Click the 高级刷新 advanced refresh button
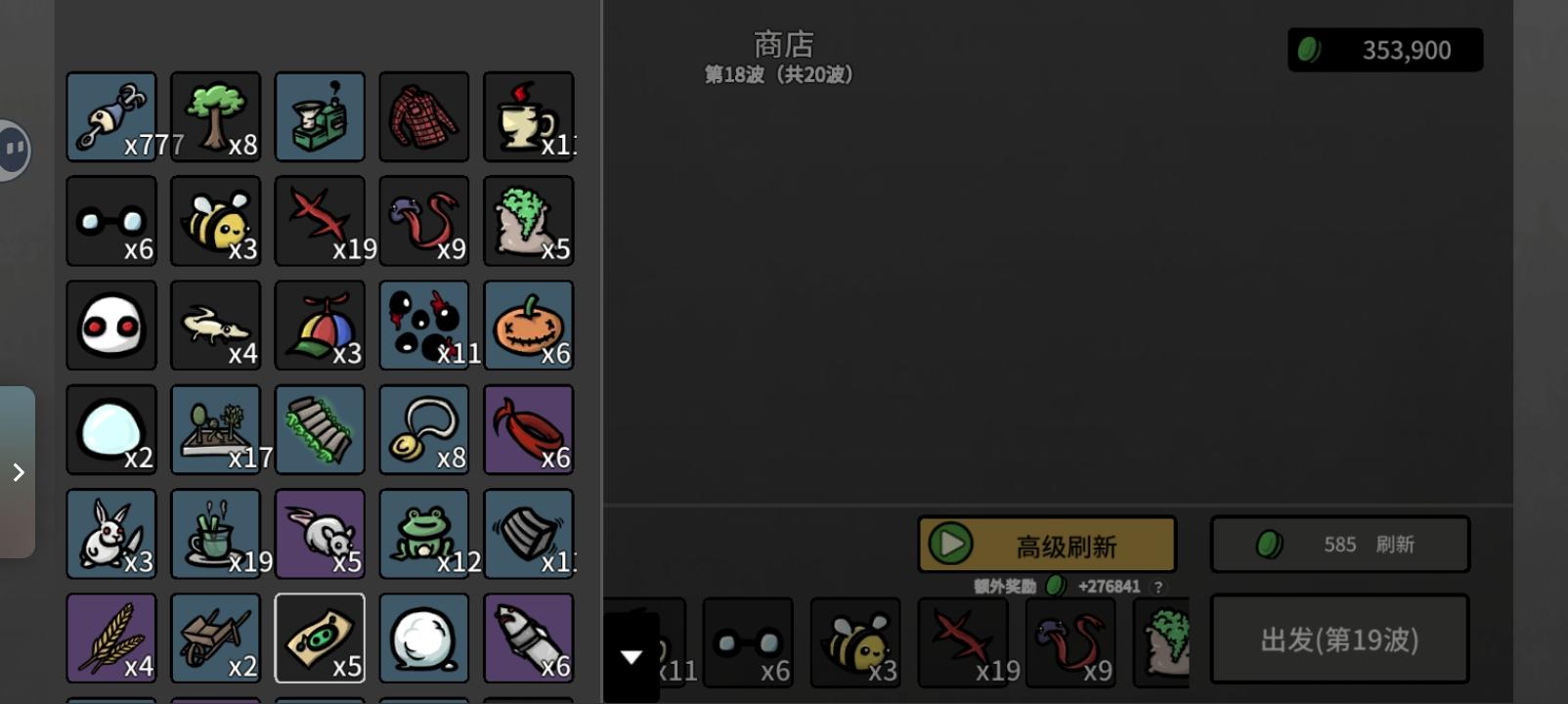1568x704 pixels. point(1046,544)
